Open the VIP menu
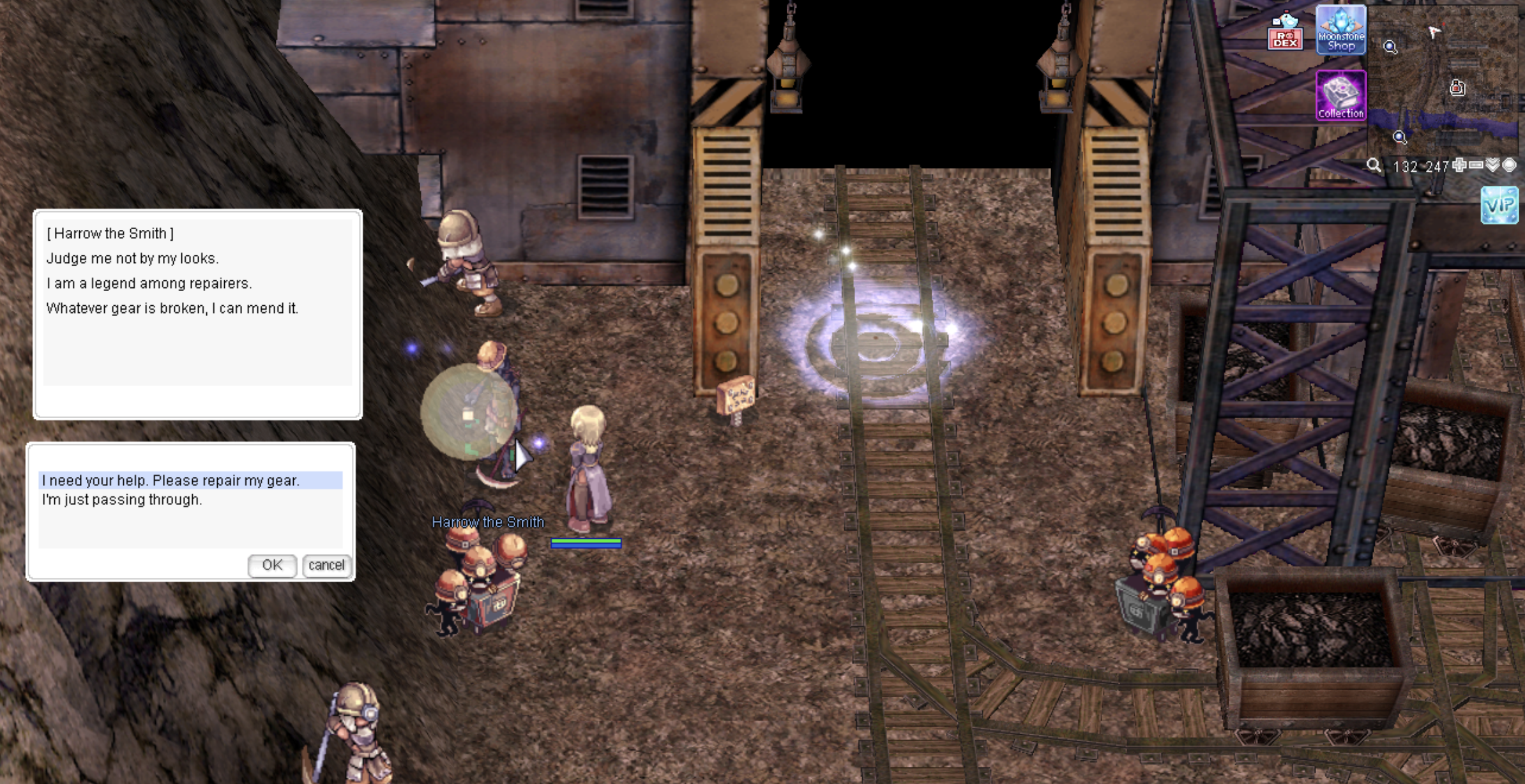The height and width of the screenshot is (784, 1525). point(1499,205)
